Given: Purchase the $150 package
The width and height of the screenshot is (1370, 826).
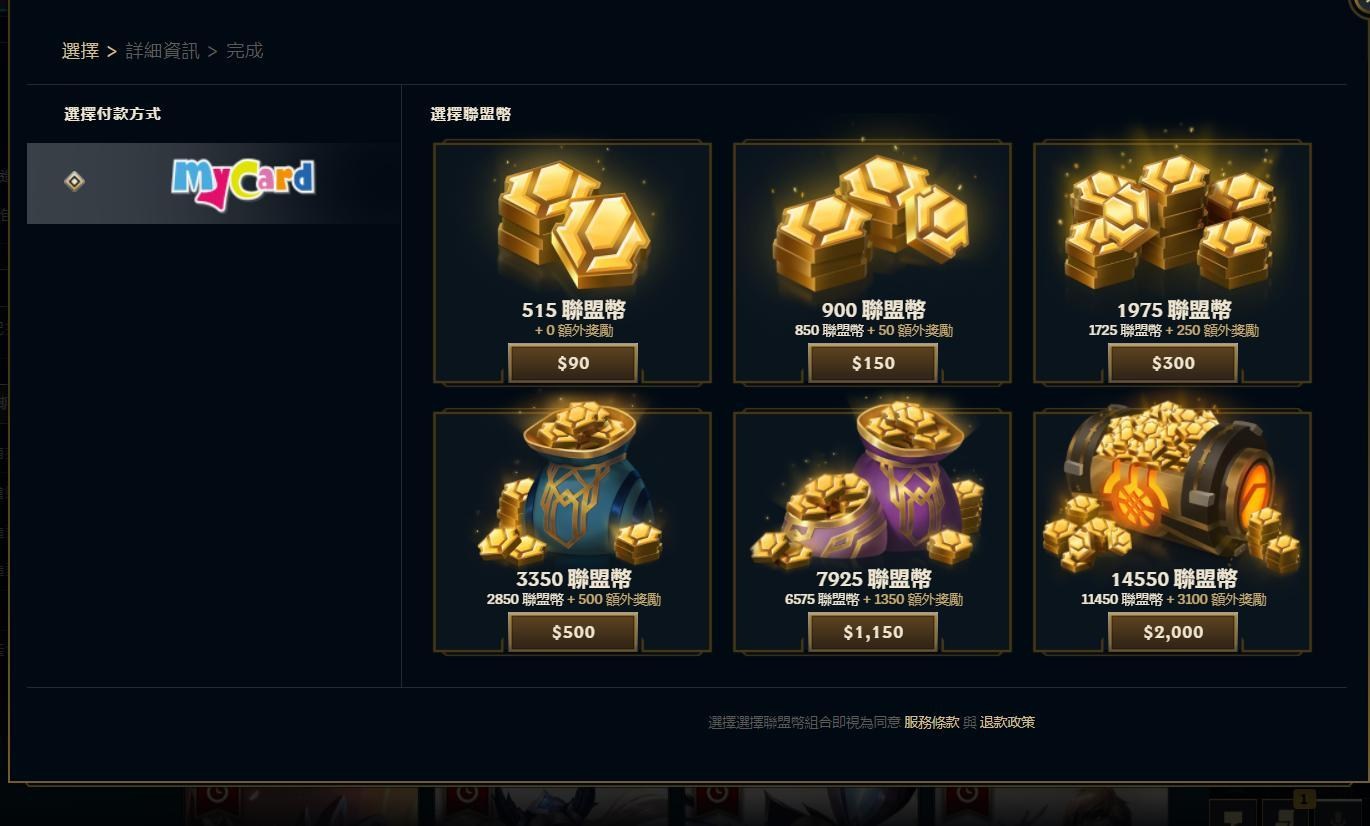Looking at the screenshot, I should [x=872, y=363].
